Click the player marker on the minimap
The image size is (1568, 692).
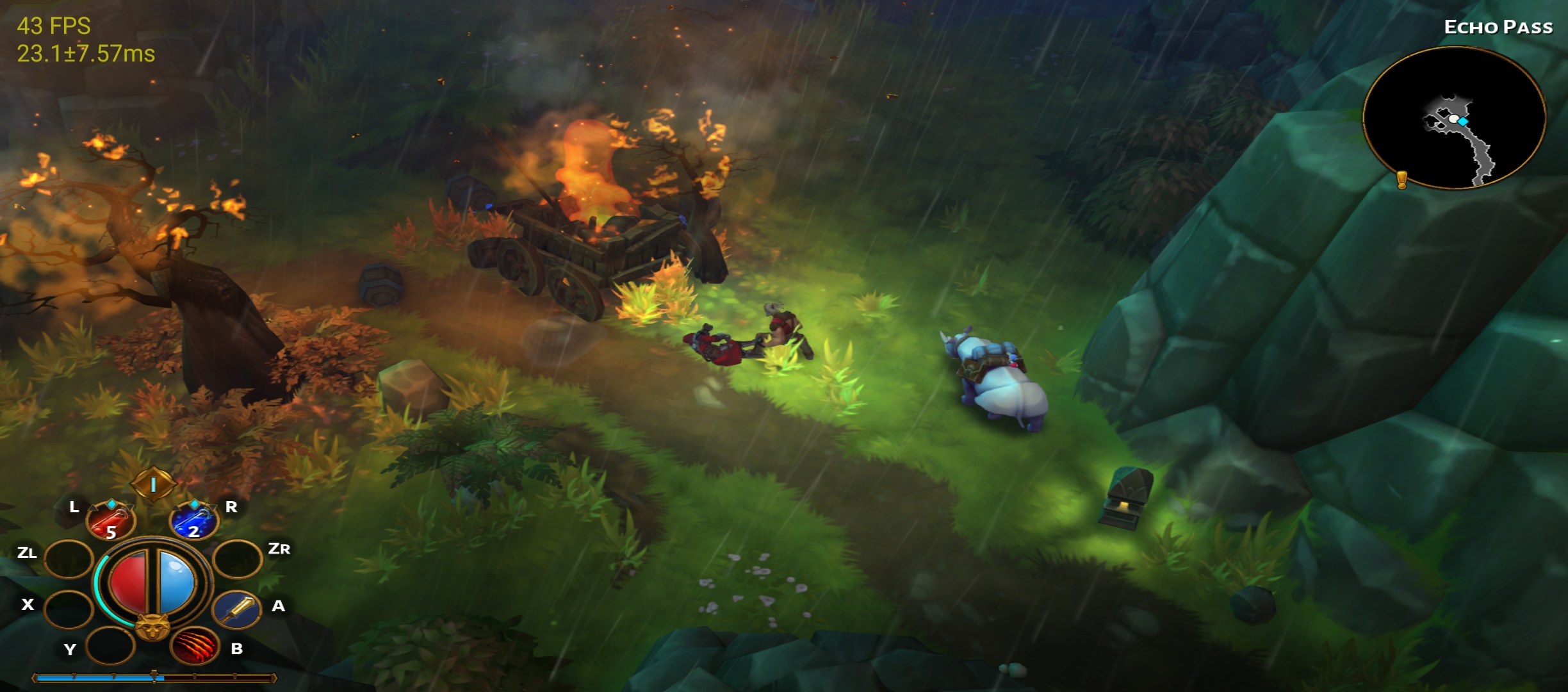1454,119
